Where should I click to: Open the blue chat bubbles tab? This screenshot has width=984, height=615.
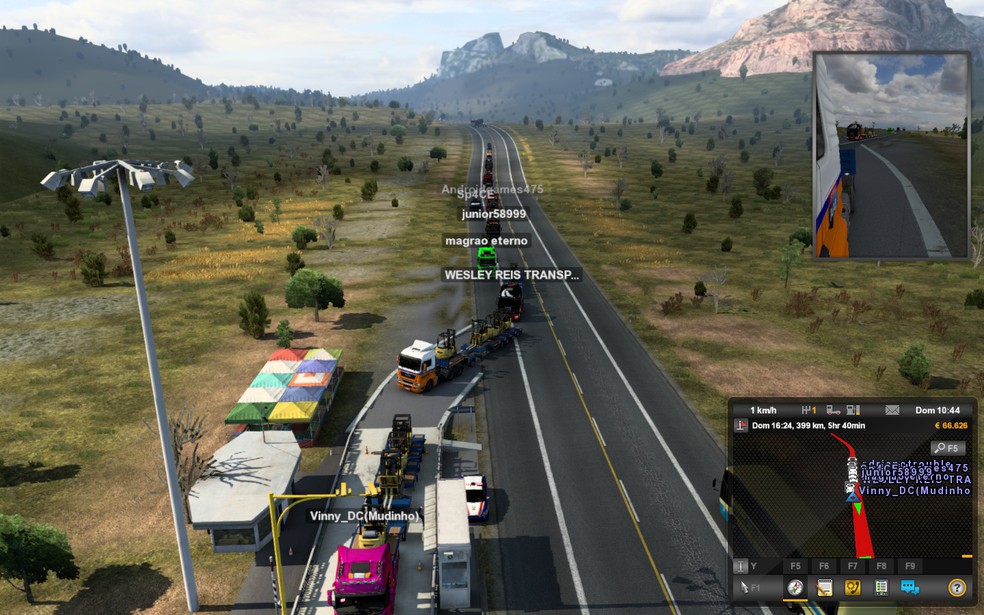click(909, 588)
